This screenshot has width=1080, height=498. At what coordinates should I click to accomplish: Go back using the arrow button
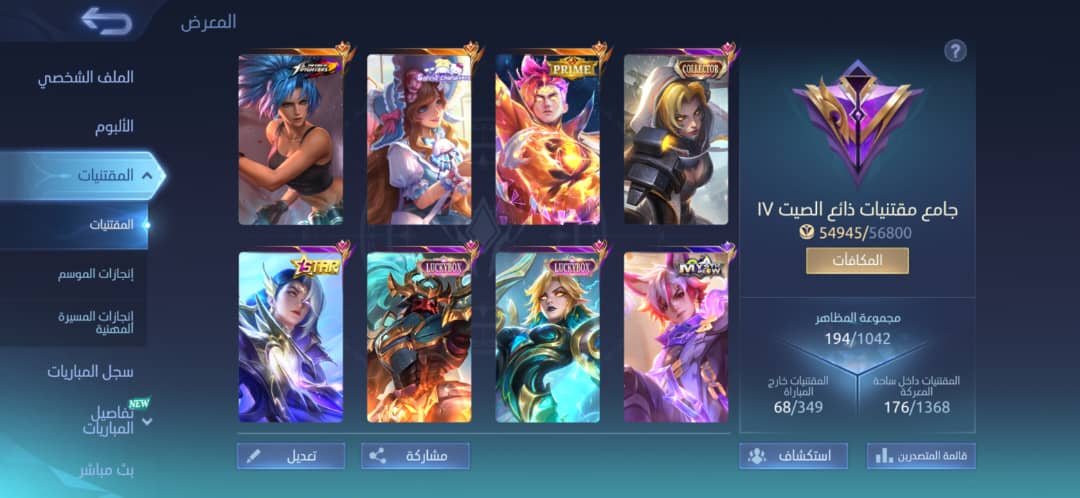(106, 20)
